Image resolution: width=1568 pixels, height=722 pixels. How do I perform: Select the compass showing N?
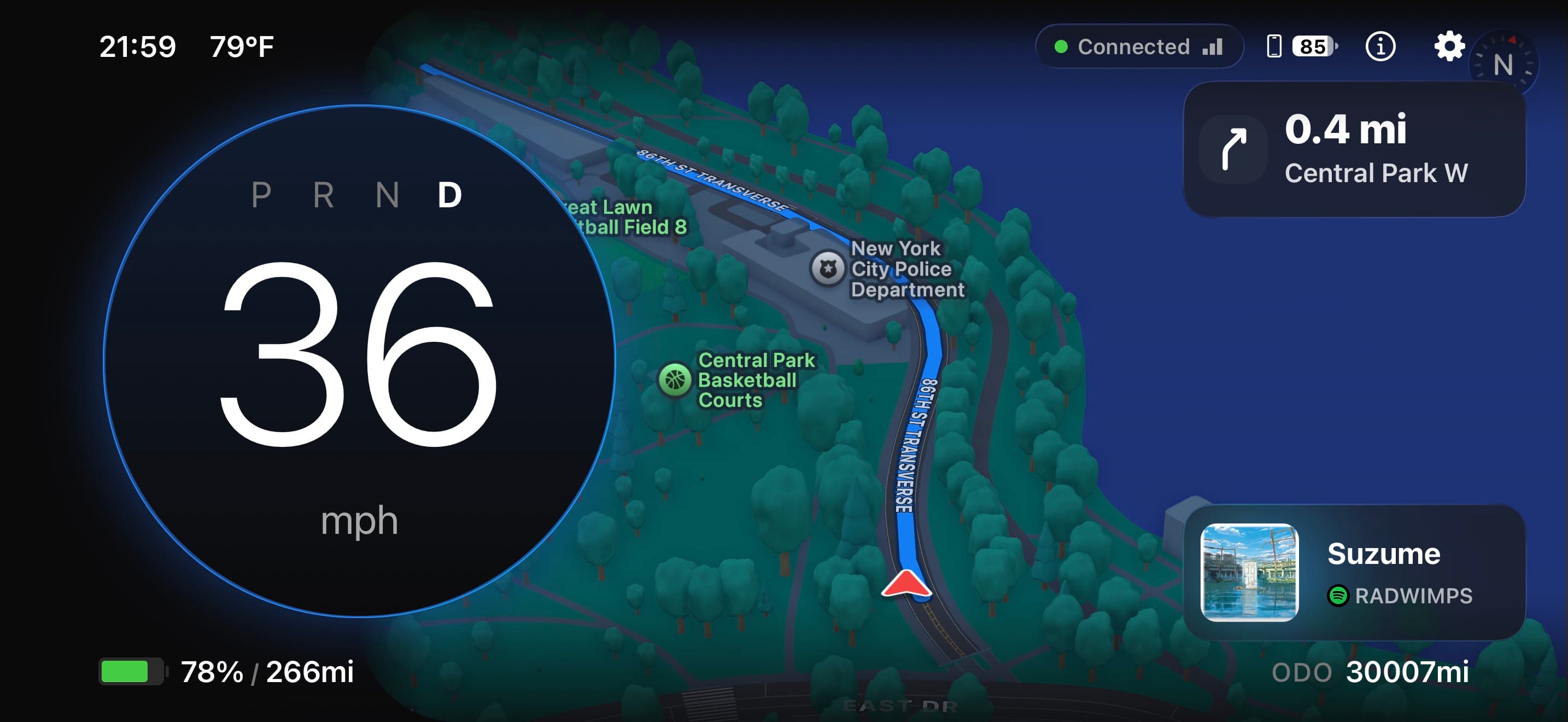pyautogui.click(x=1503, y=65)
